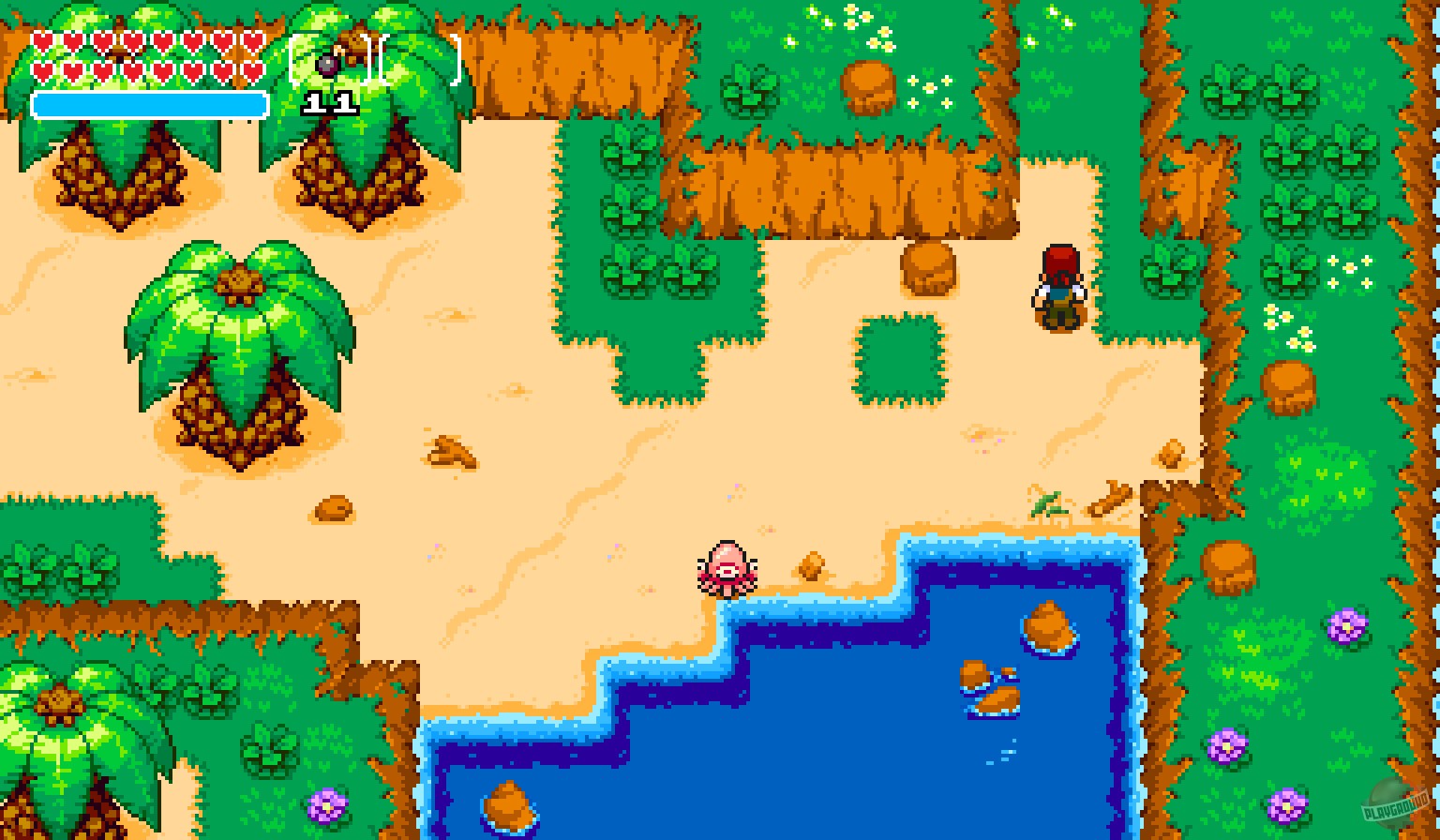Viewport: 1440px width, 840px height.
Task: Click the first heart in the health meter
Action: [x=44, y=42]
